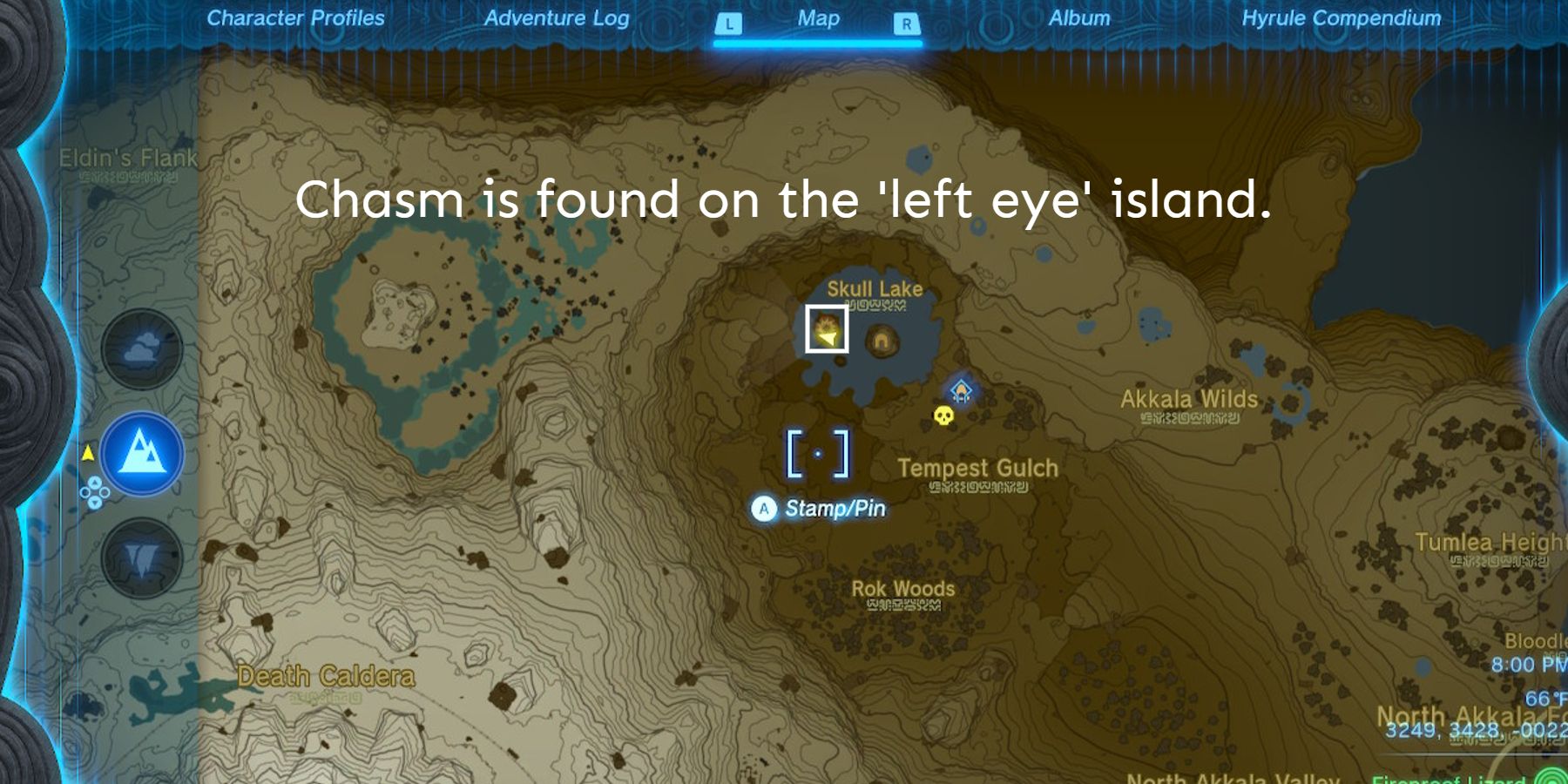Click the Album menu entry
This screenshot has height=784, width=1568.
[1079, 17]
